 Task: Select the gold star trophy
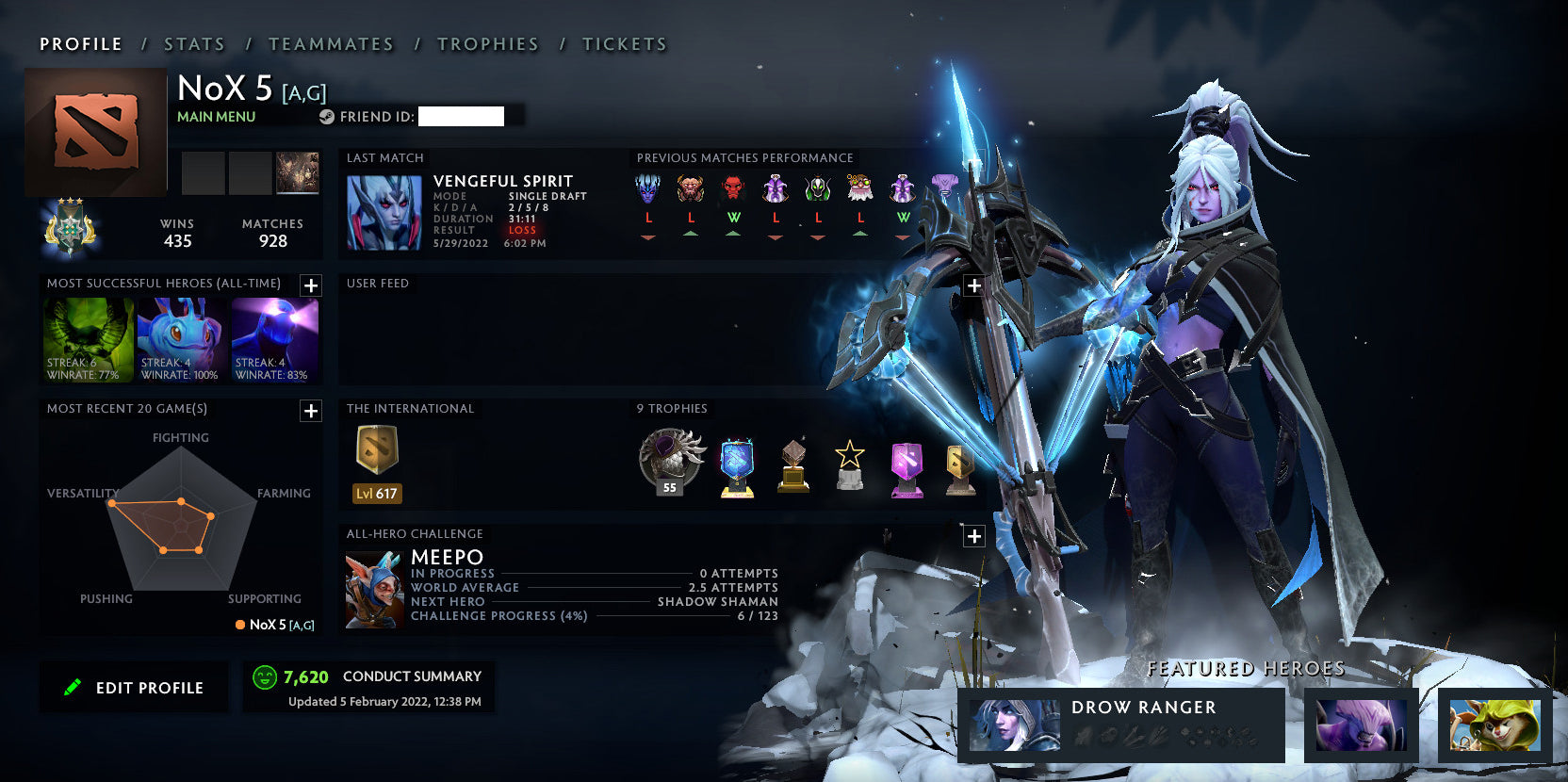[x=849, y=464]
